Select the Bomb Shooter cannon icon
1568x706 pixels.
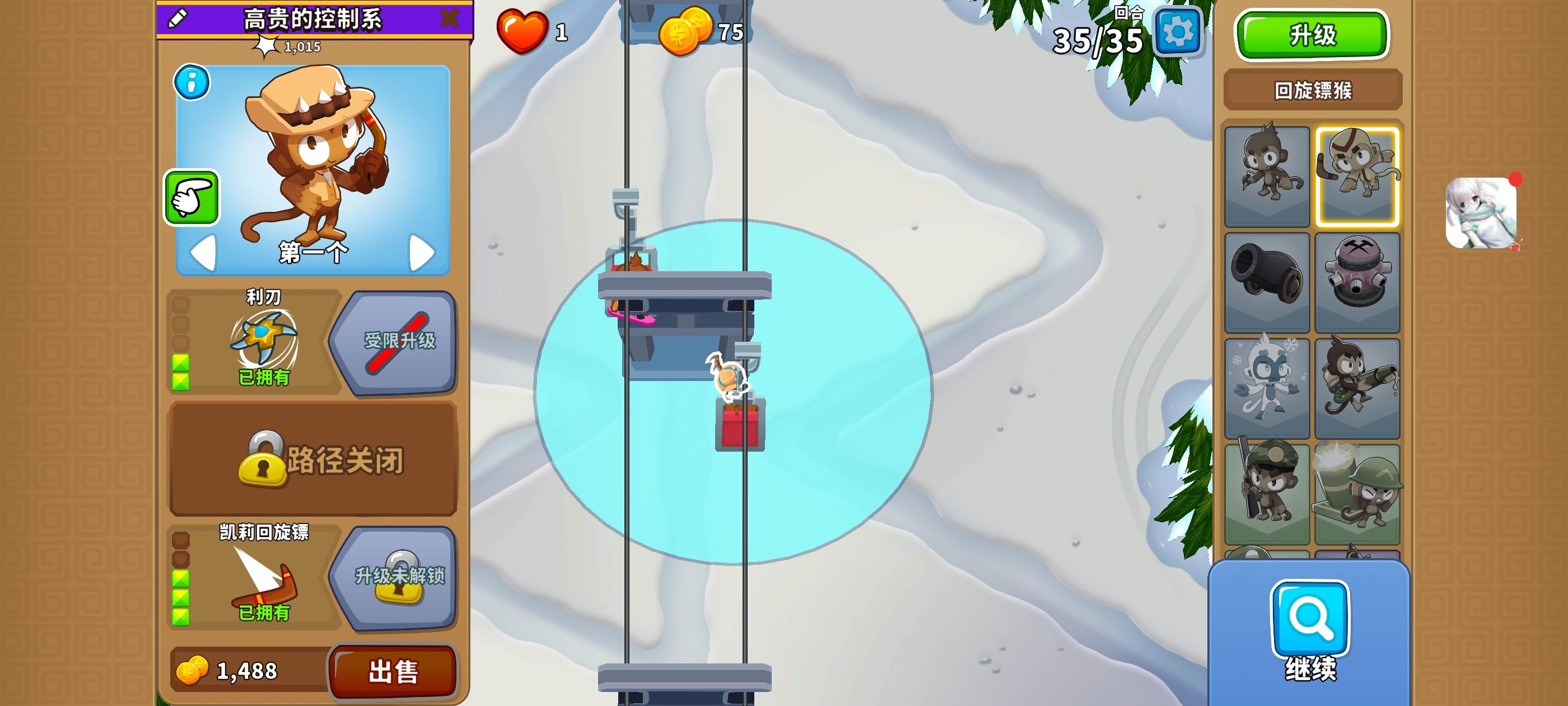point(1267,281)
